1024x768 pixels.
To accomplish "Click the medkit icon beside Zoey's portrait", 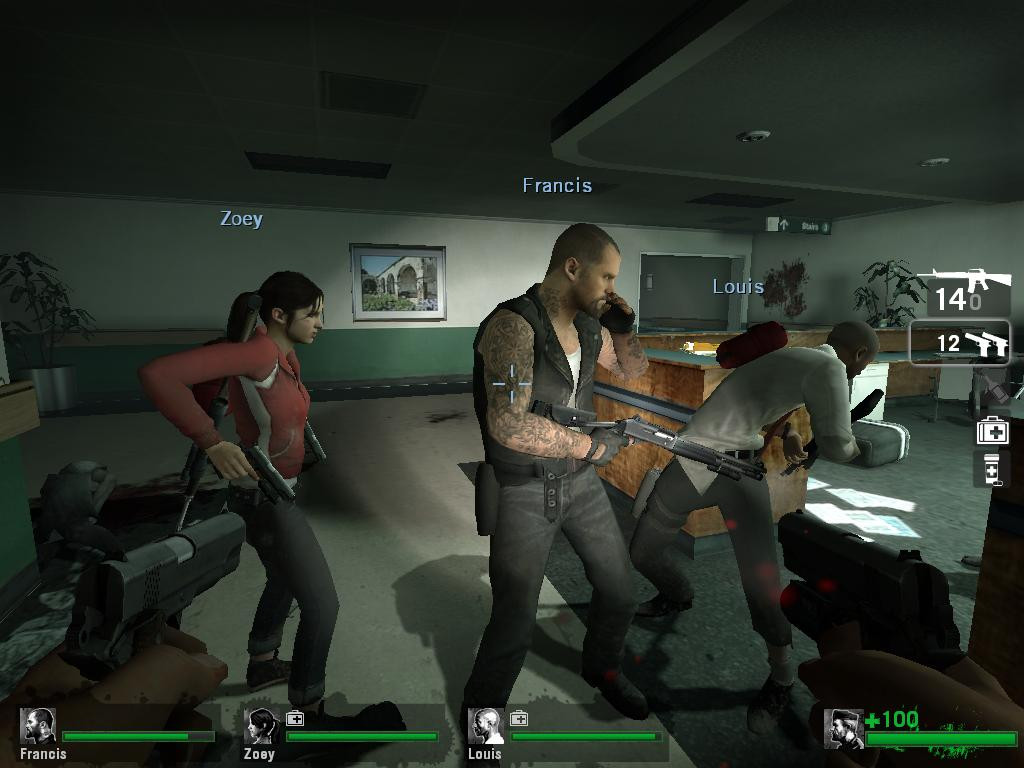I will [295, 718].
